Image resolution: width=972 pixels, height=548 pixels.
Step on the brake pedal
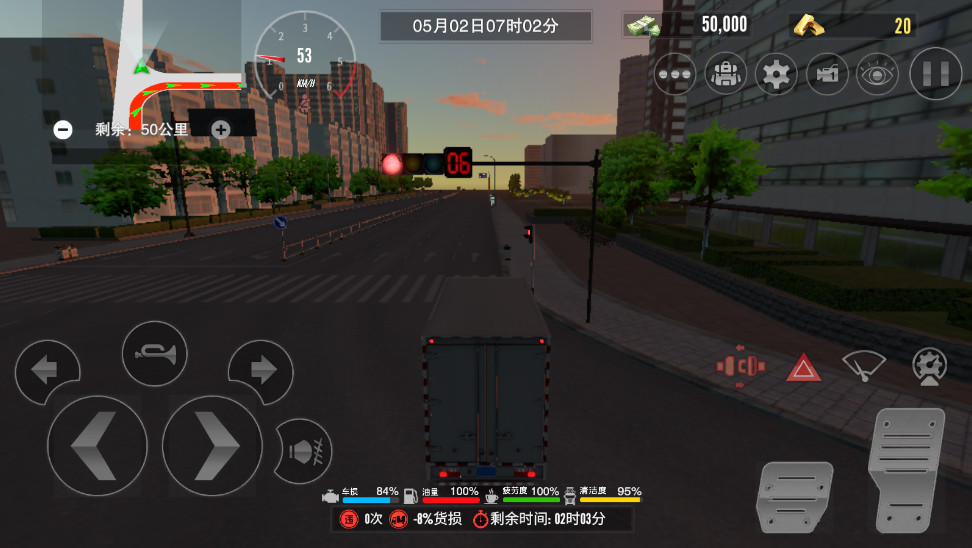tap(795, 496)
